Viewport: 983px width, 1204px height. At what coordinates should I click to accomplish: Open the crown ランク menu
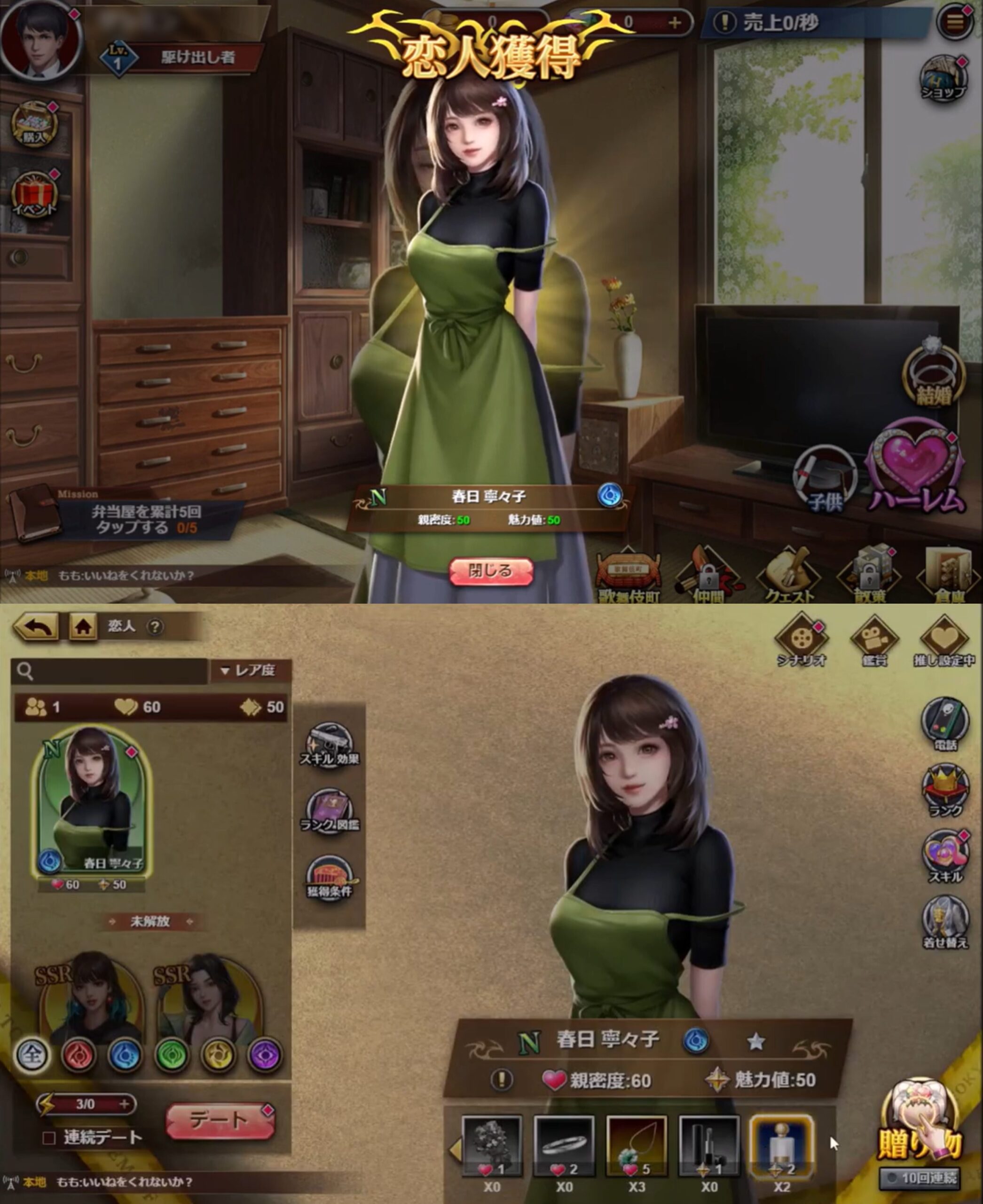(x=944, y=790)
